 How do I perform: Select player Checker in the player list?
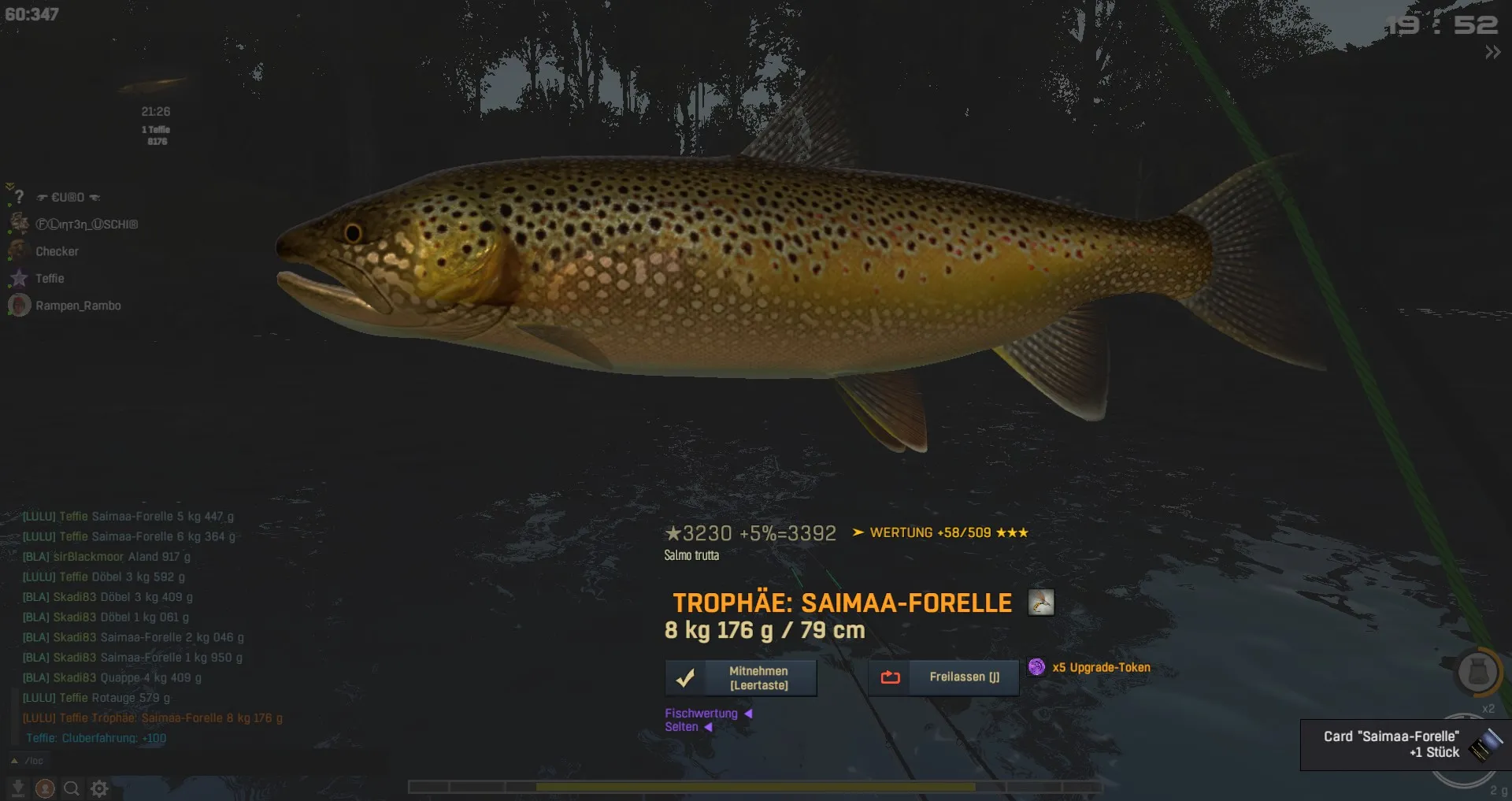tap(57, 251)
